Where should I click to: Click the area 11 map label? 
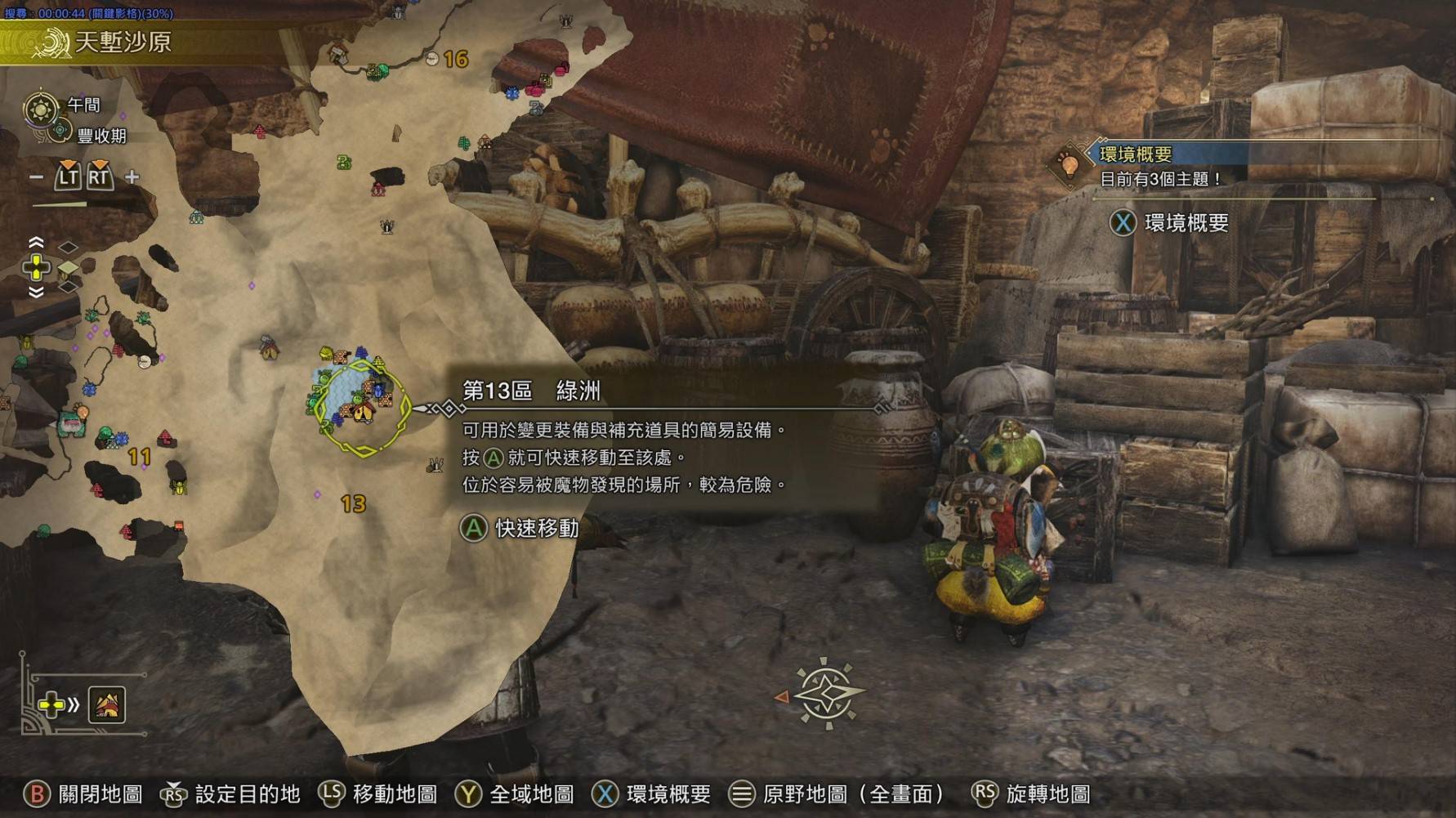click(140, 457)
